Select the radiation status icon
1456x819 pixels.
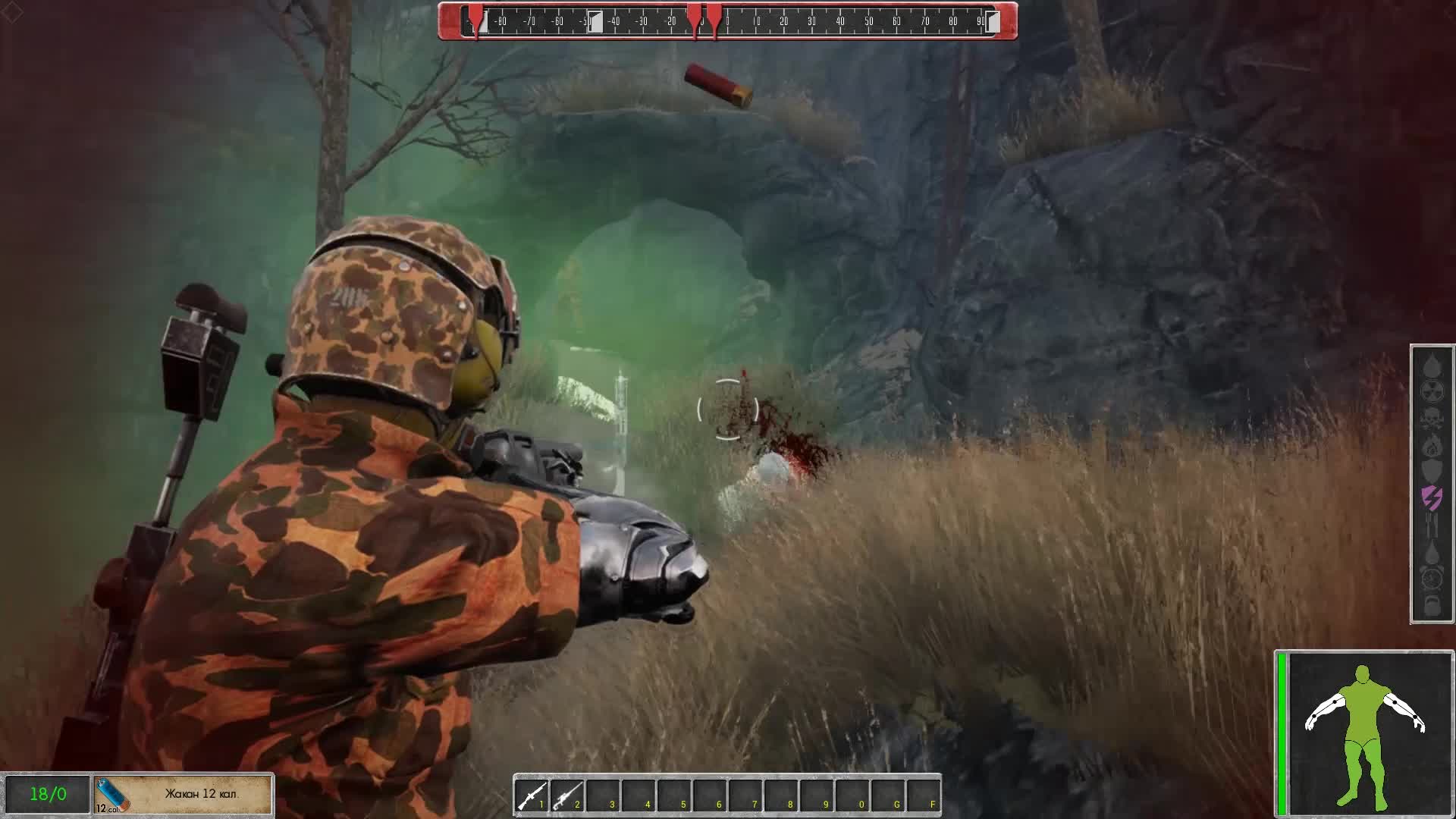coord(1432,391)
